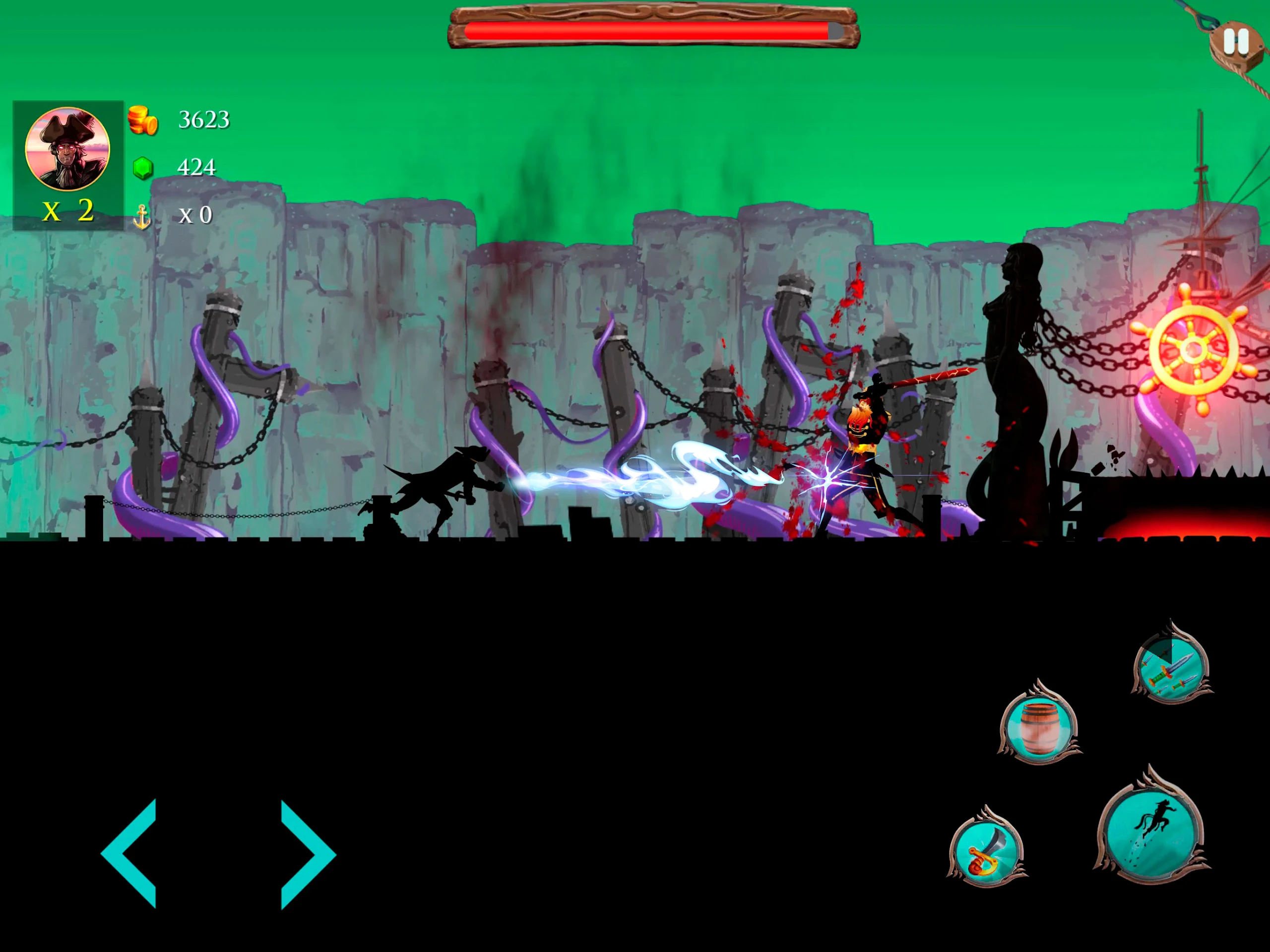Screen dimensions: 1270x952
Task: Move right with the right arrow
Action: (x=306, y=854)
